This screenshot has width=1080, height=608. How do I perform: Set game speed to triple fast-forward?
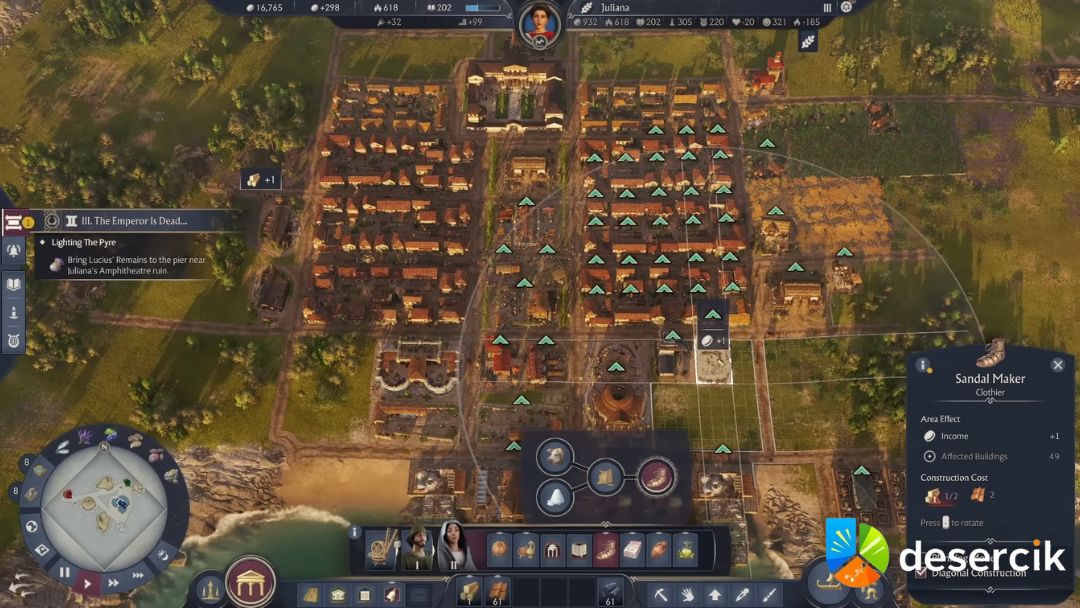137,573
